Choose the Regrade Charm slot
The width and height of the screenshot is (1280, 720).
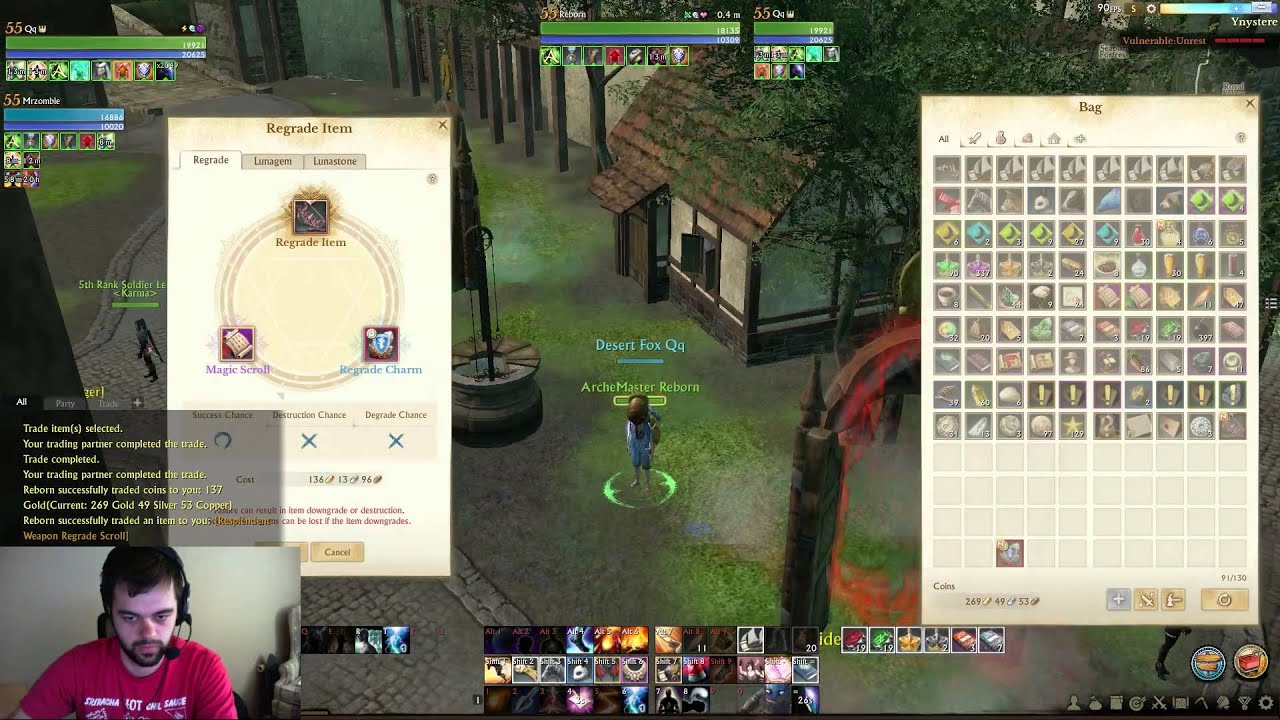pyautogui.click(x=381, y=344)
